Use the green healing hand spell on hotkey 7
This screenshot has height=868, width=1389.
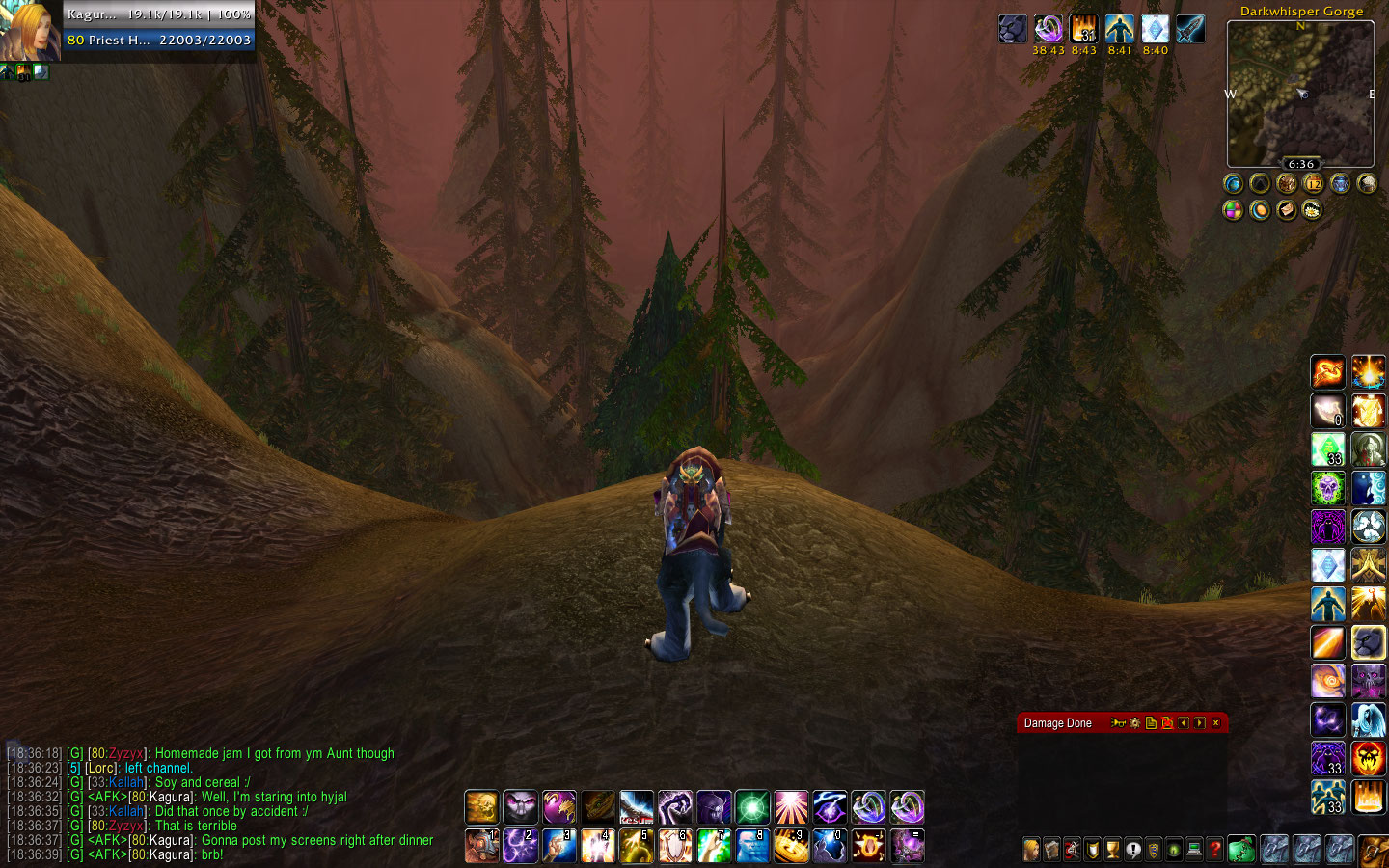(713, 846)
